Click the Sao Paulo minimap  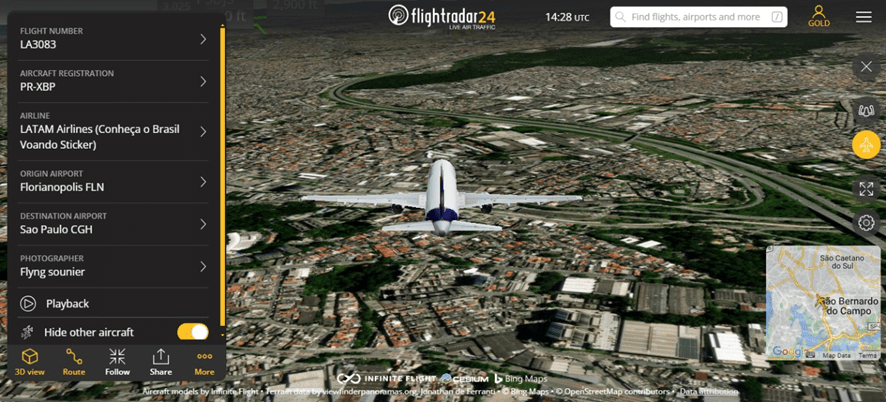point(822,302)
